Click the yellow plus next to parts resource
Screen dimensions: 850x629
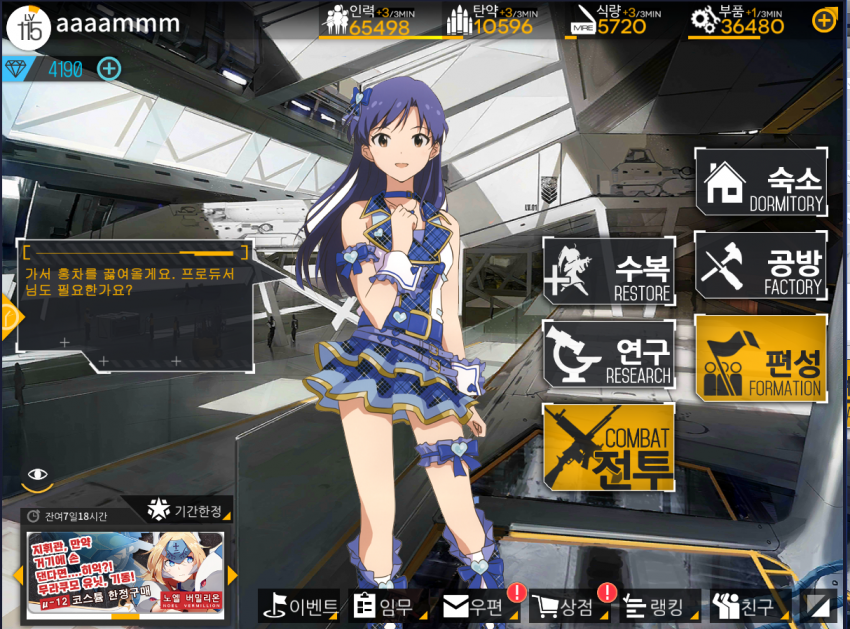[x=824, y=20]
